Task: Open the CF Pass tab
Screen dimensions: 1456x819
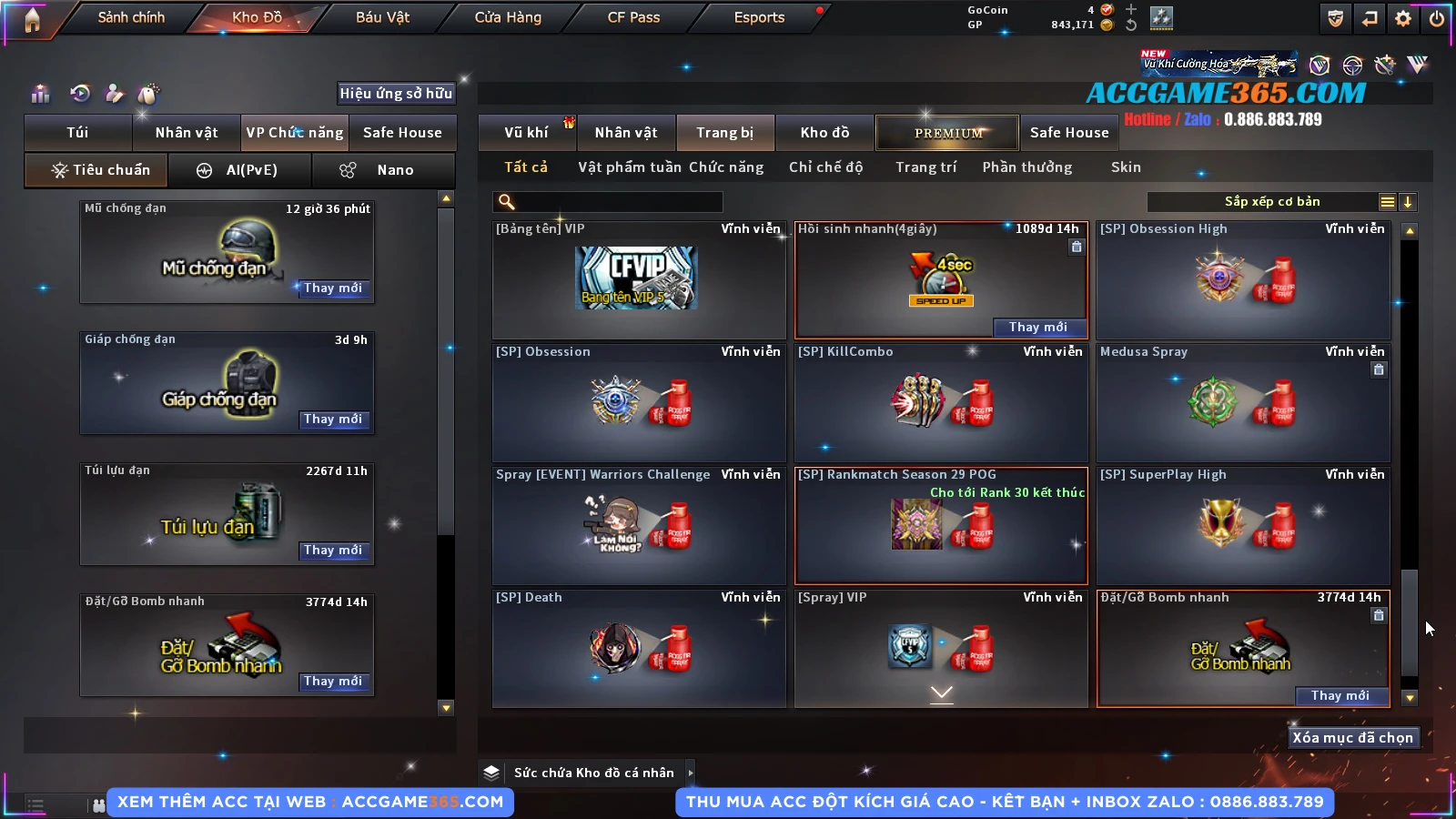Action: coord(633,17)
